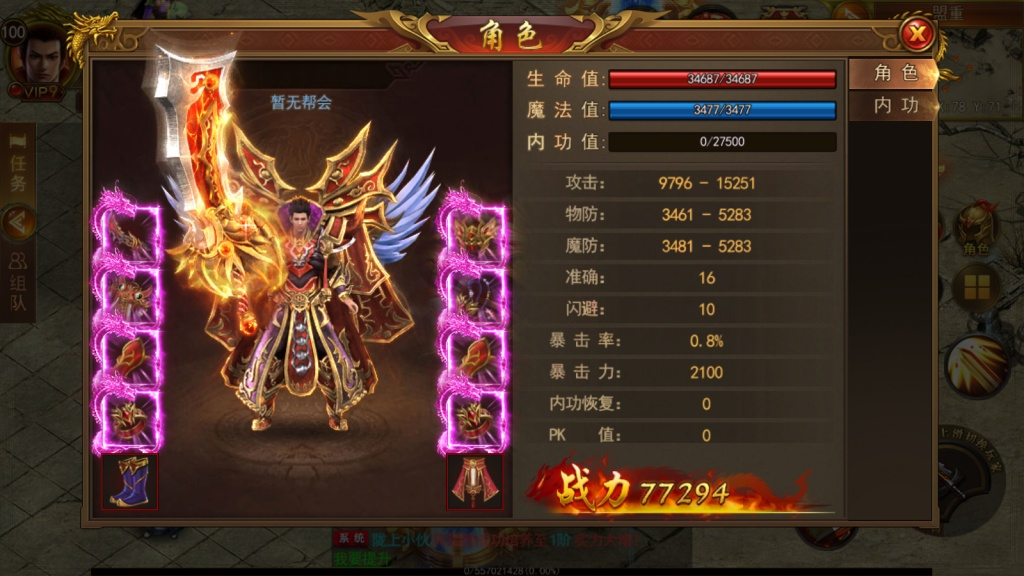The width and height of the screenshot is (1024, 576).
Task: Inspect the red belt sash slot
Action: pyautogui.click(x=474, y=481)
